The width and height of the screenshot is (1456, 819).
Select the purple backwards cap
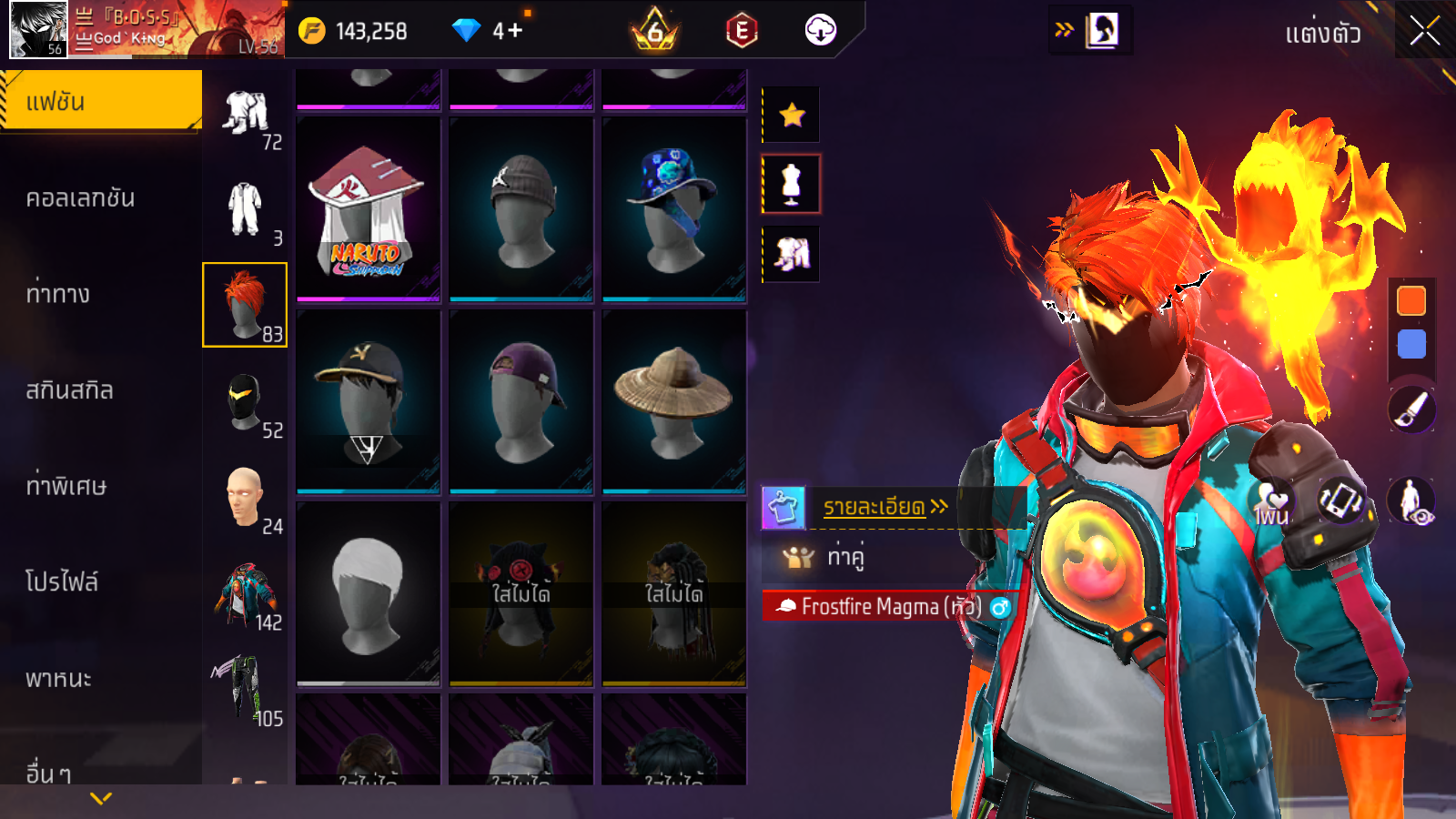521,401
